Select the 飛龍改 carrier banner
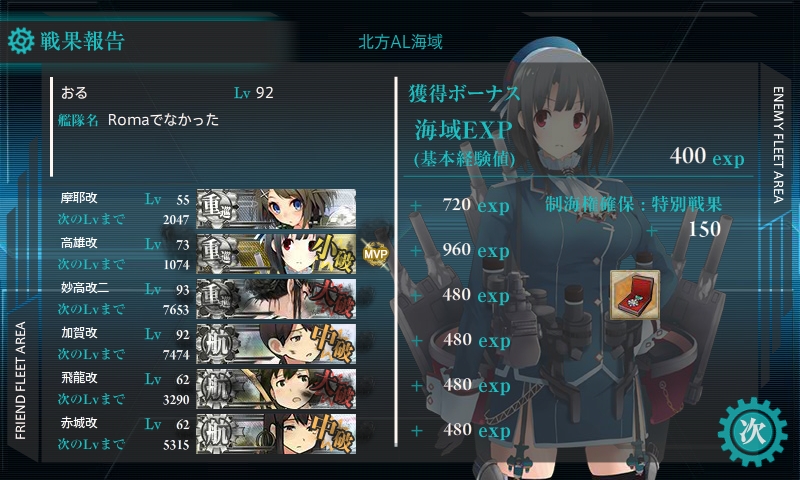This screenshot has width=800, height=480. (276, 385)
